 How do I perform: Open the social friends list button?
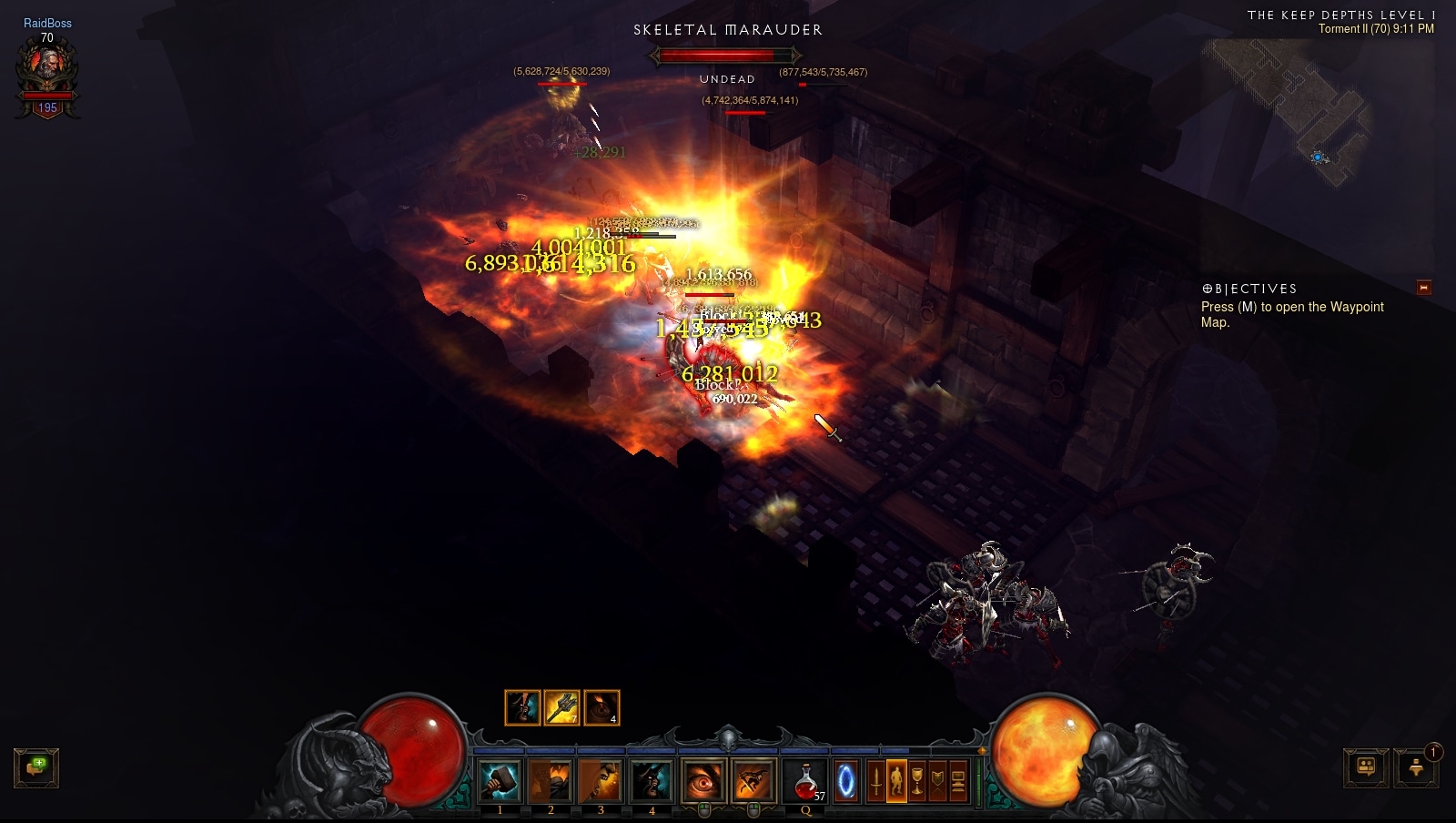coord(1366,767)
